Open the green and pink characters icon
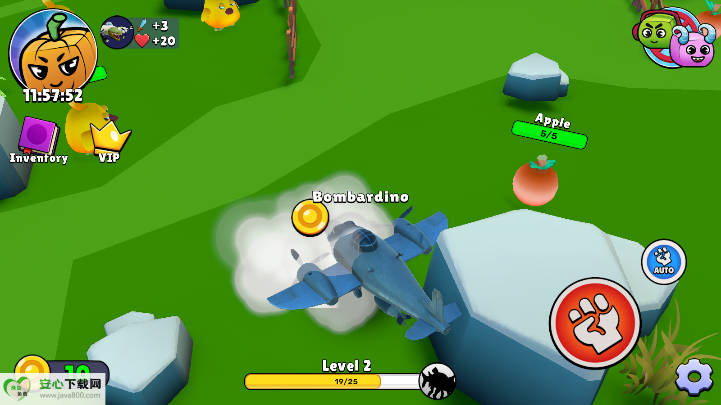 click(x=675, y=38)
